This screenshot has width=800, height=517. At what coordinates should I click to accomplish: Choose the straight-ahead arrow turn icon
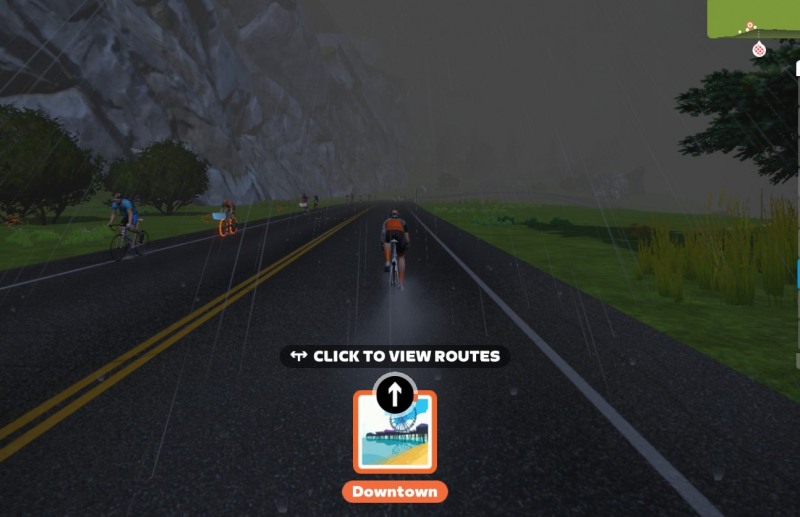click(395, 393)
